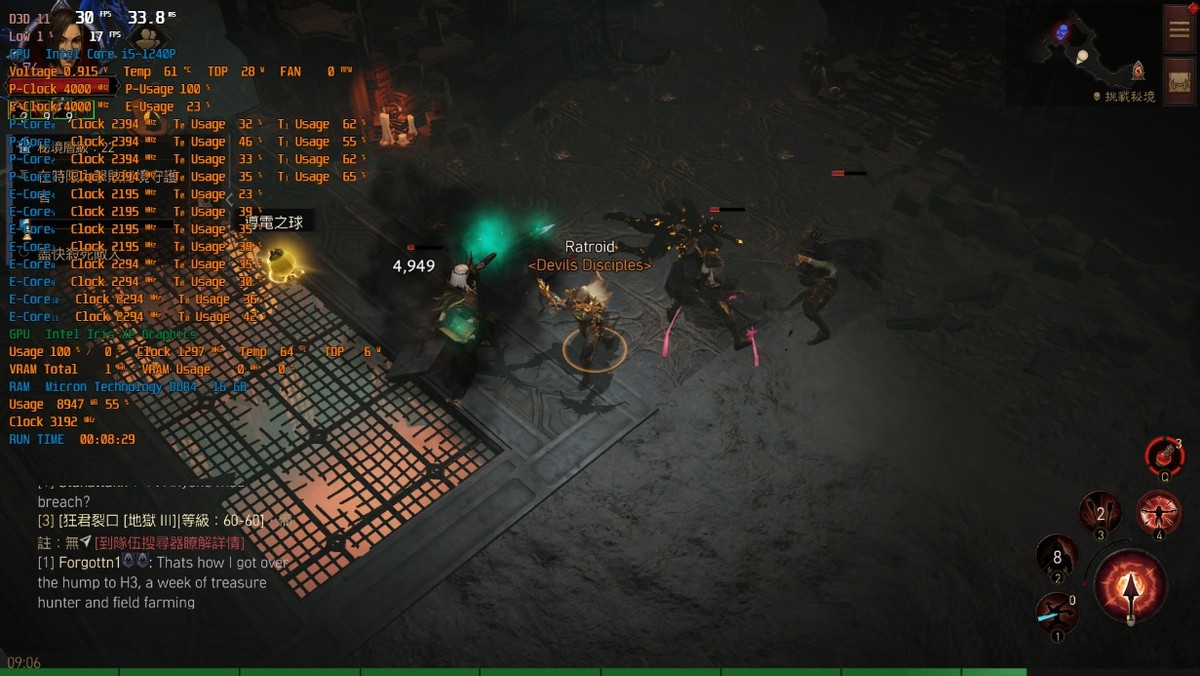Viewport: 1200px width, 676px height.
Task: Activate skill slot 2 on cooldown
Action: pyautogui.click(x=1056, y=556)
